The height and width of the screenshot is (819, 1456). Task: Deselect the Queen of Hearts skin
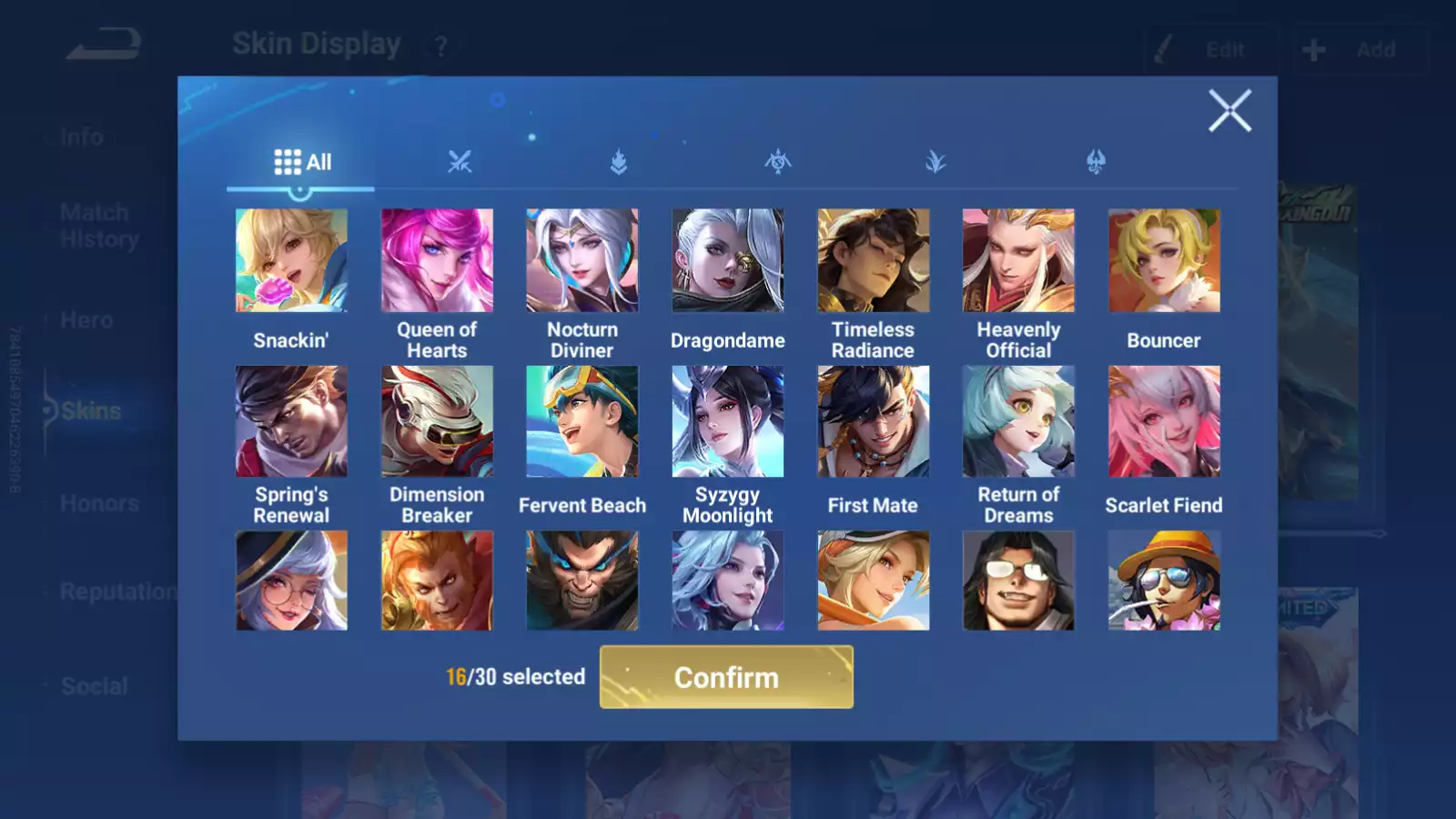pos(437,260)
